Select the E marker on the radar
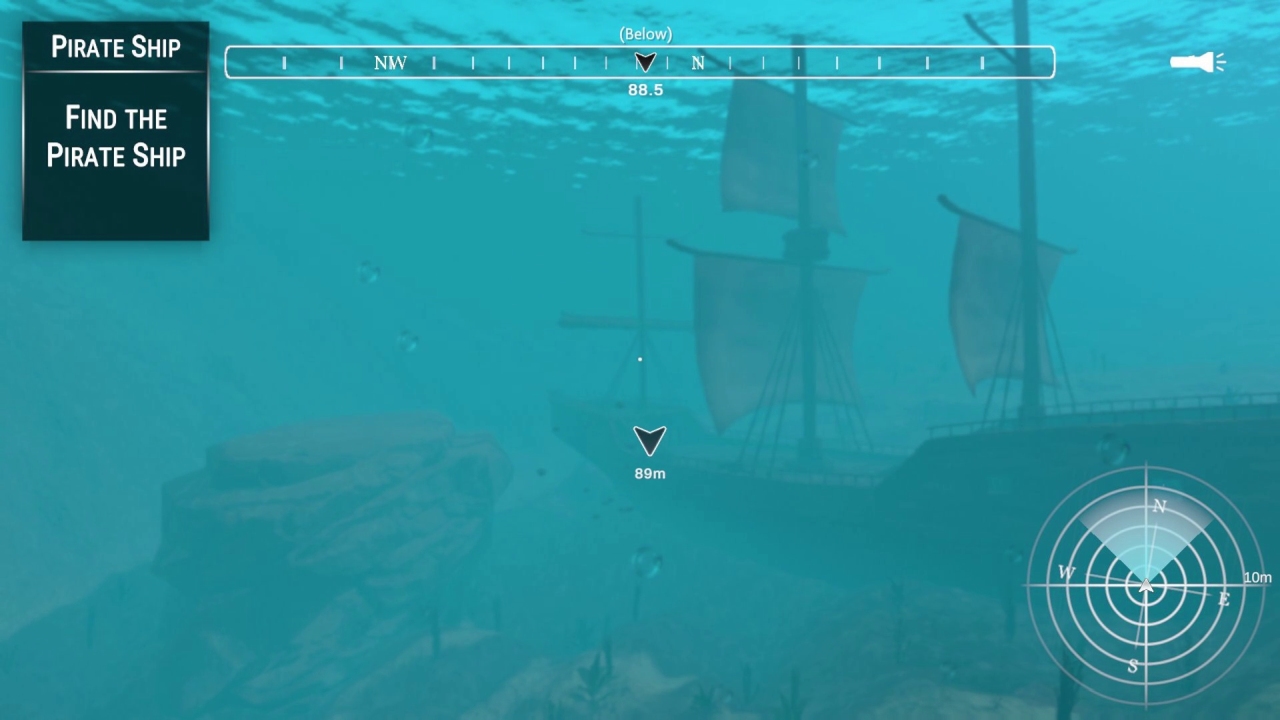The image size is (1280, 720). coord(1222,600)
